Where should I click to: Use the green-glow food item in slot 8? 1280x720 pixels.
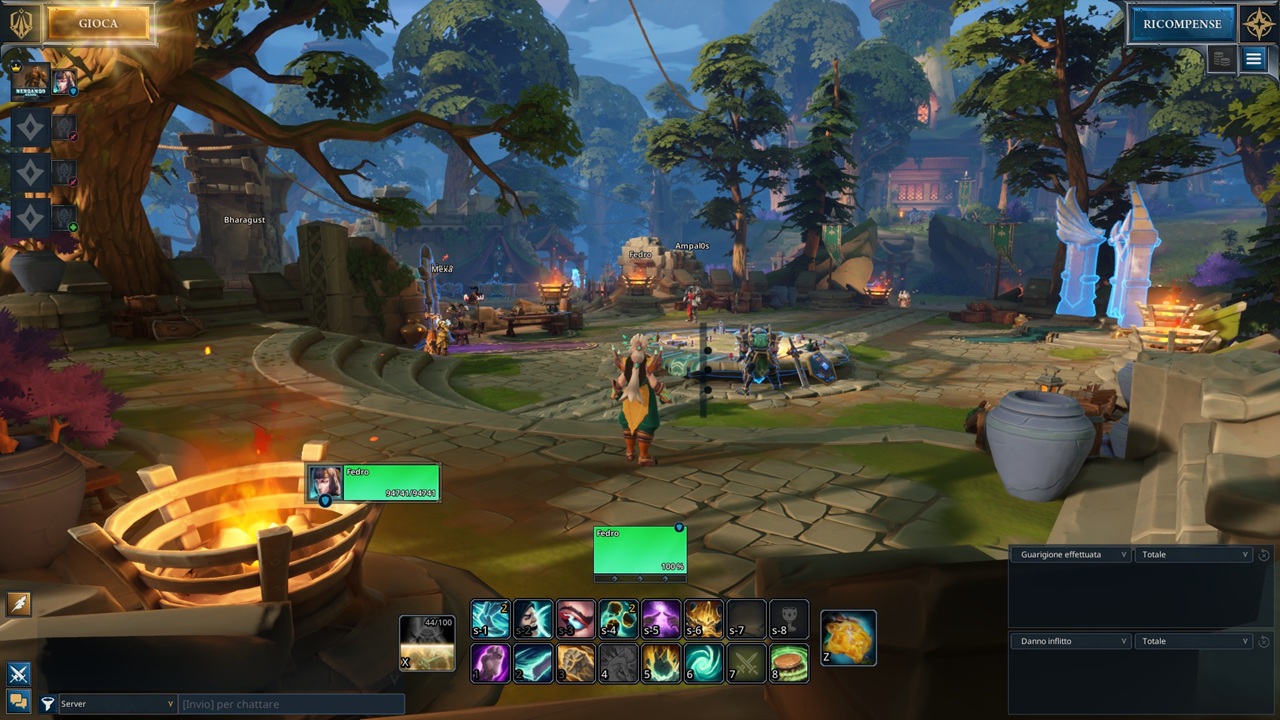[x=789, y=663]
